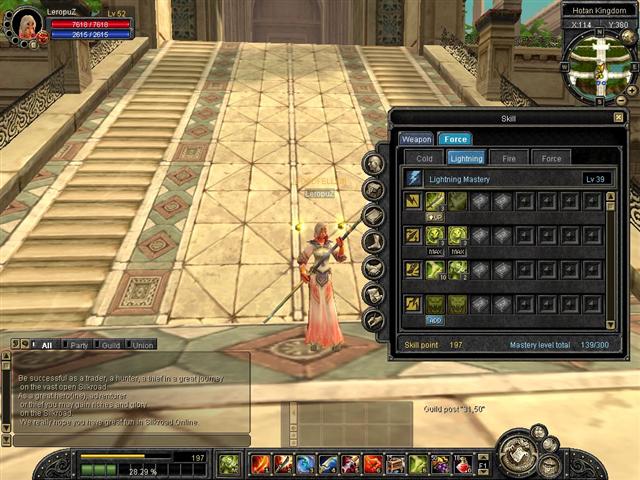The image size is (640, 480).
Task: Open the Union chat tab
Action: pyautogui.click(x=142, y=345)
